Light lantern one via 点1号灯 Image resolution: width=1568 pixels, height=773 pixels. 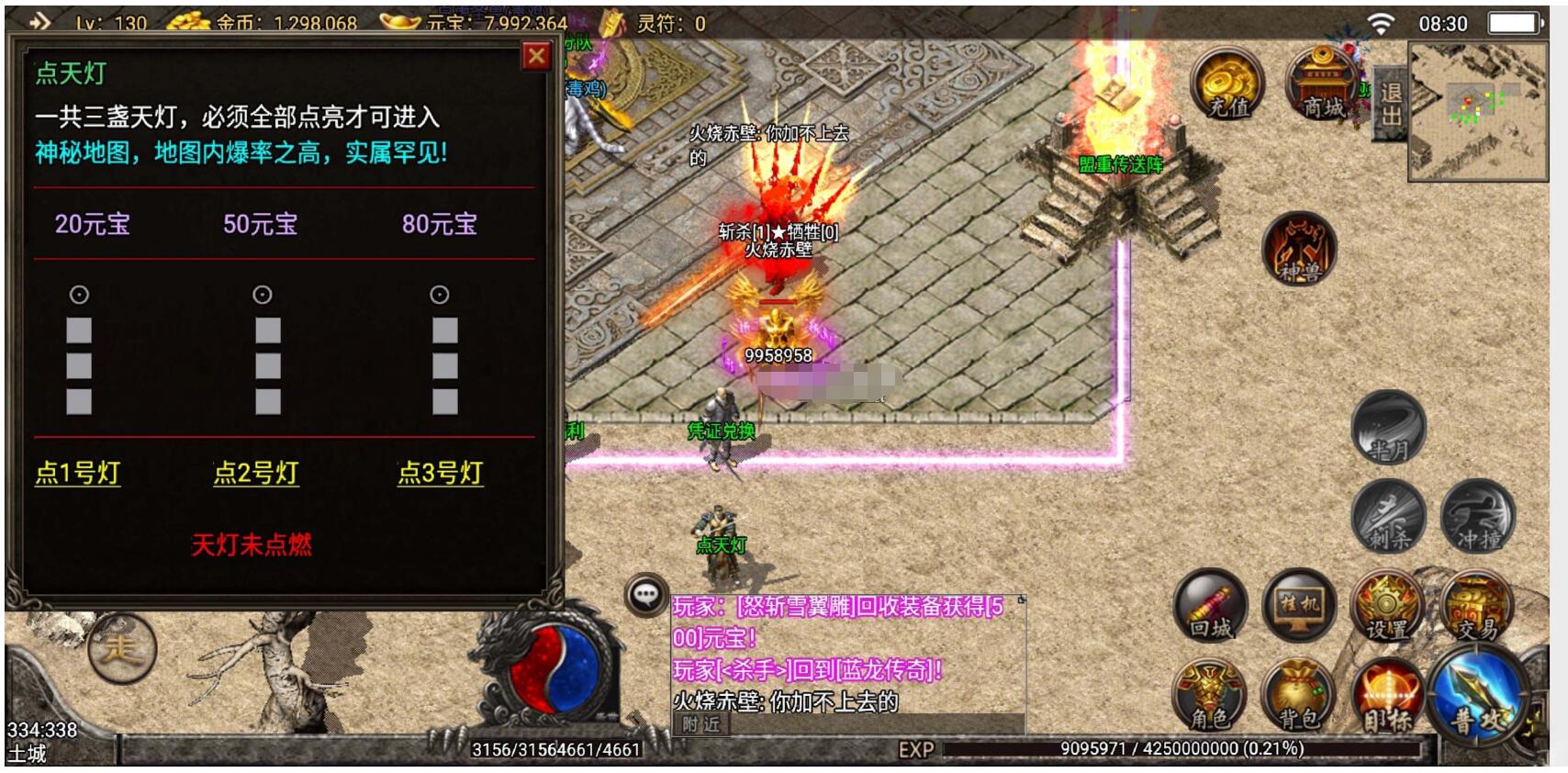click(78, 473)
